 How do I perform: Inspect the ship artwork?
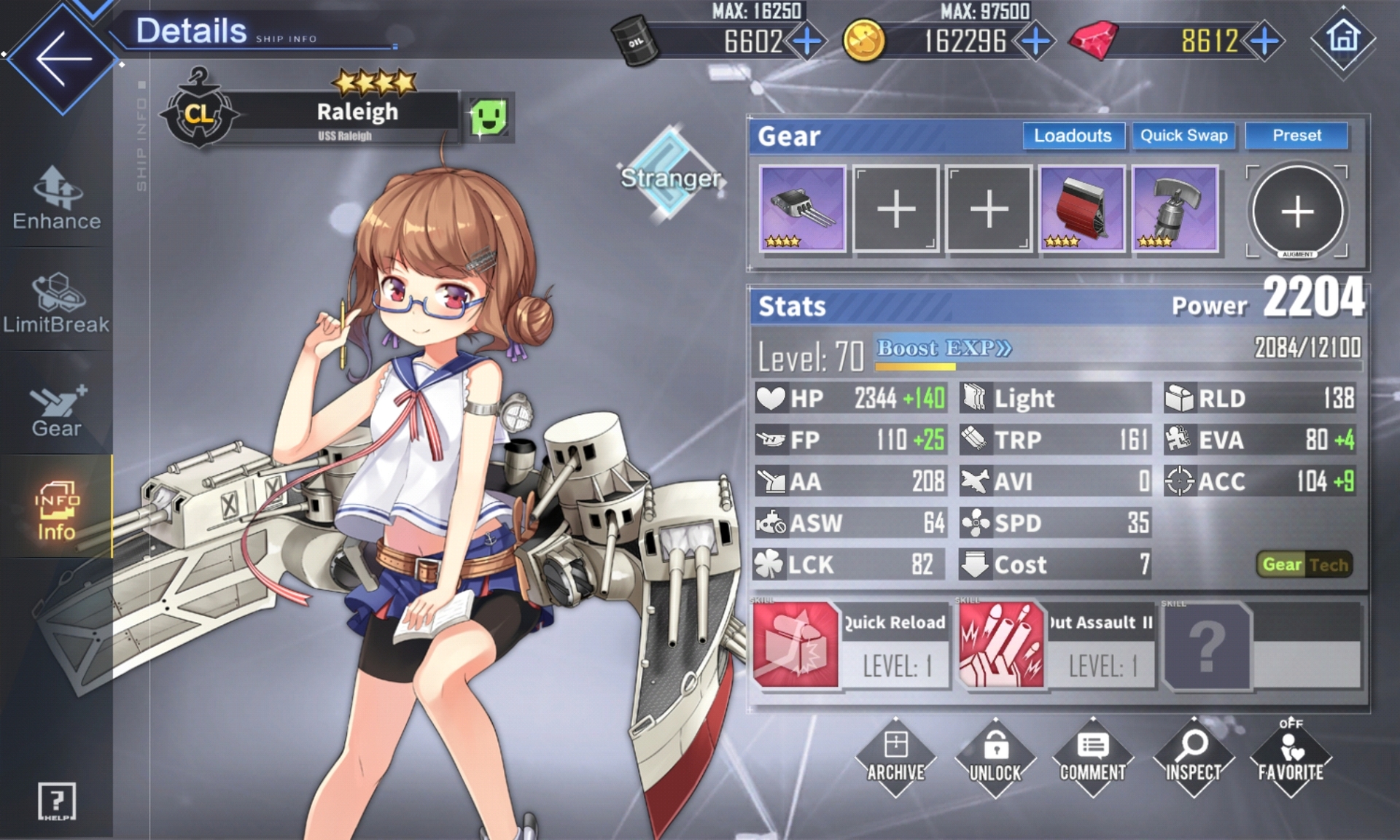[1192, 758]
